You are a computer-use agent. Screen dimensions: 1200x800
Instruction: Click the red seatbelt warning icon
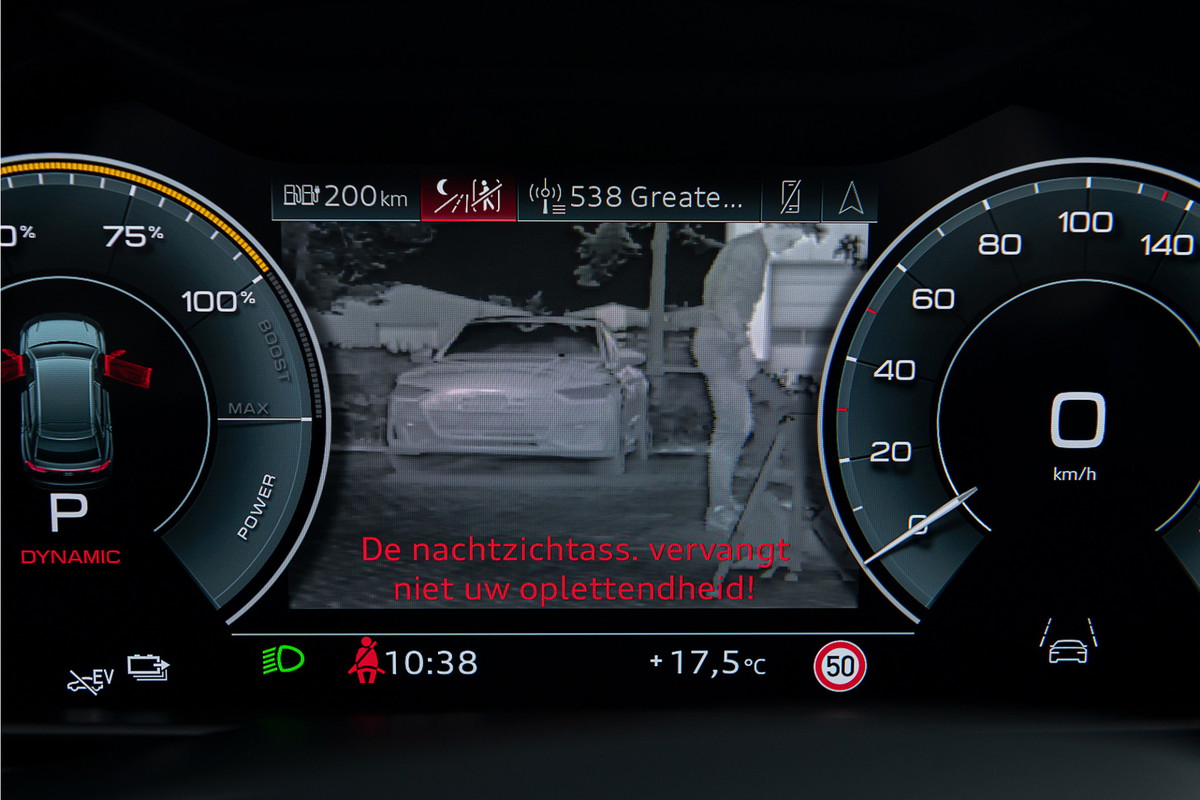(x=364, y=662)
